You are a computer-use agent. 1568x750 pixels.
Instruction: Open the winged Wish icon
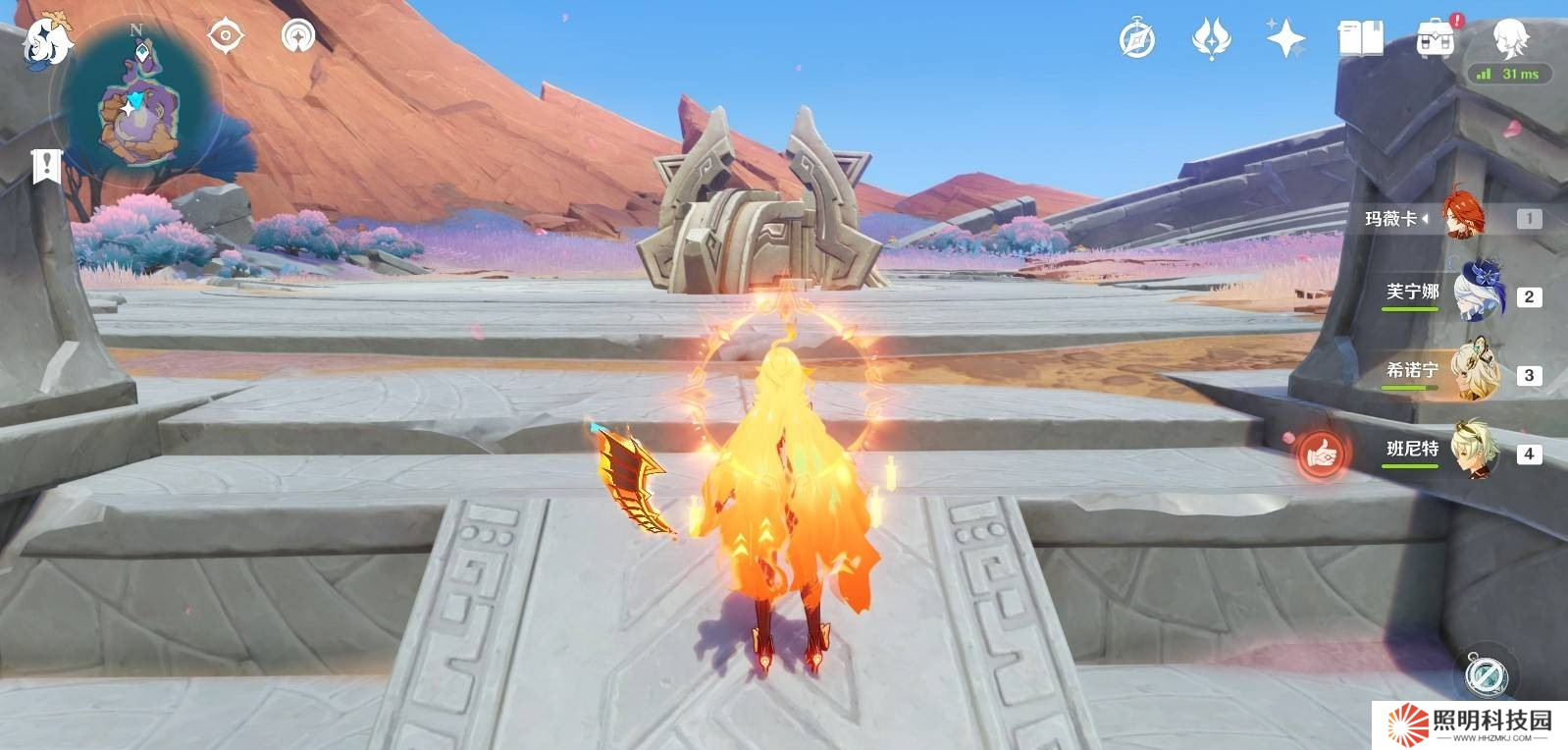point(1211,40)
